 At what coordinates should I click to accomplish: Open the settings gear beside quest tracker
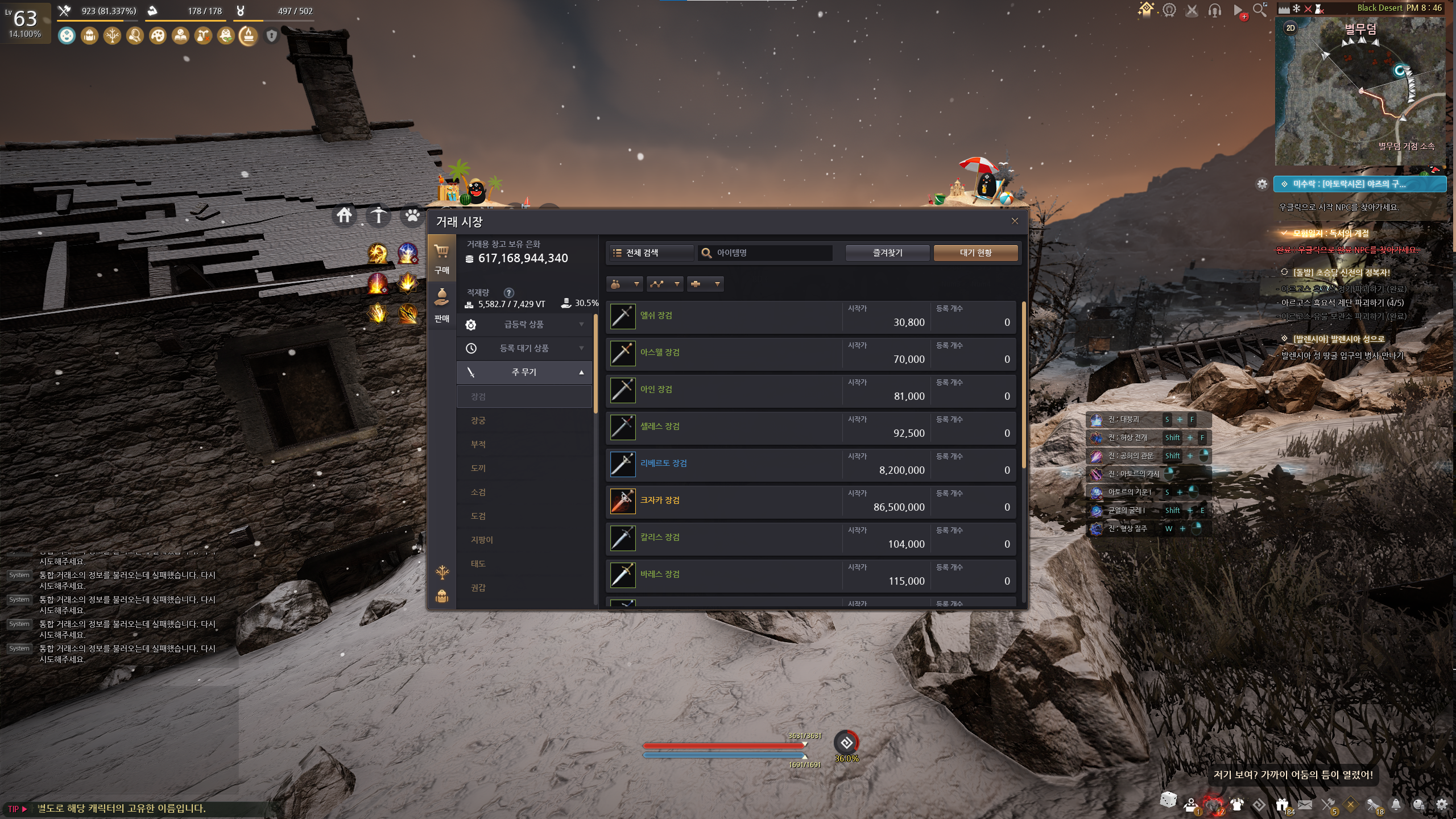[1262, 184]
